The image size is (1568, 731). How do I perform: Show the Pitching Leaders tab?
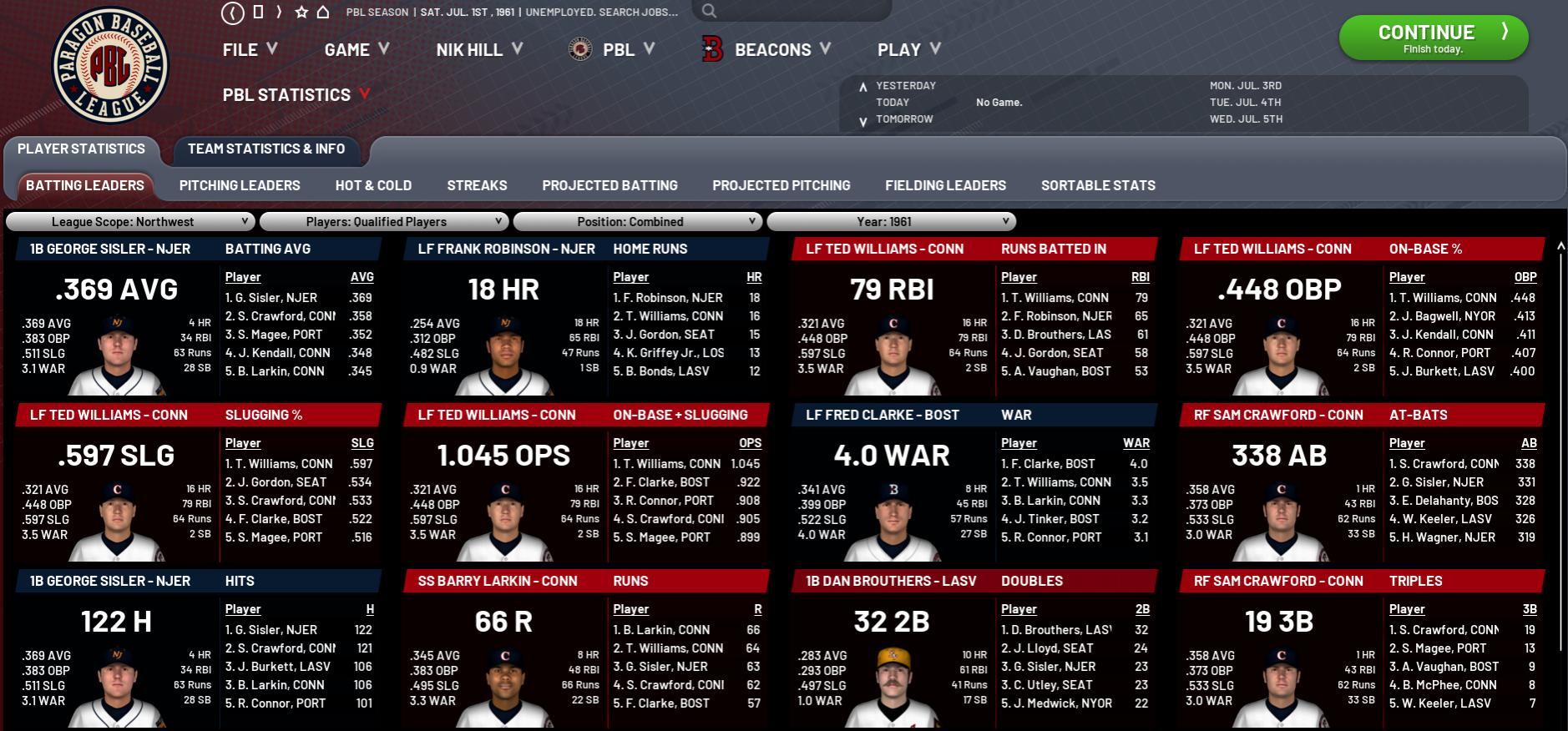[x=240, y=185]
